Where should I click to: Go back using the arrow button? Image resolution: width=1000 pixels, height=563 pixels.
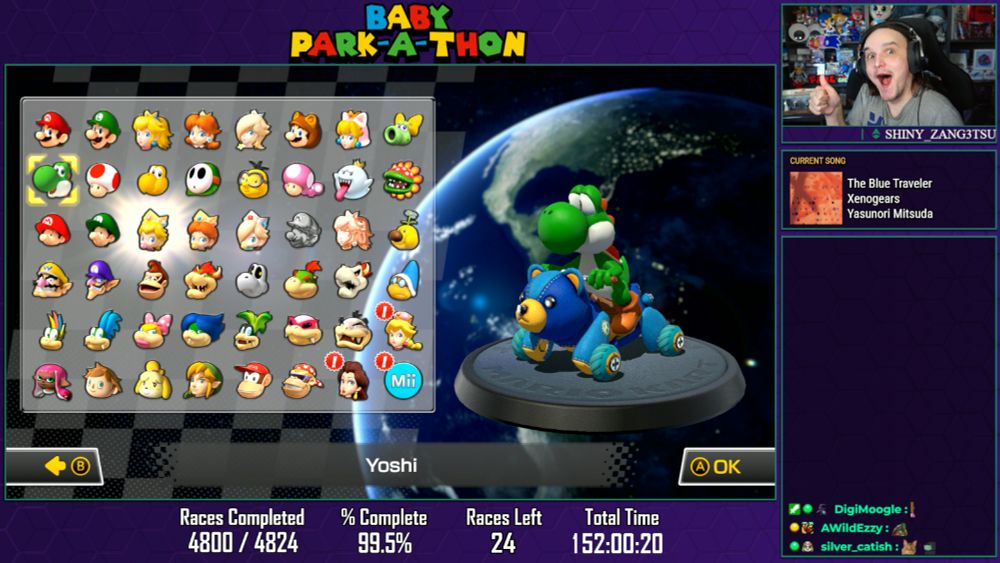(56, 466)
